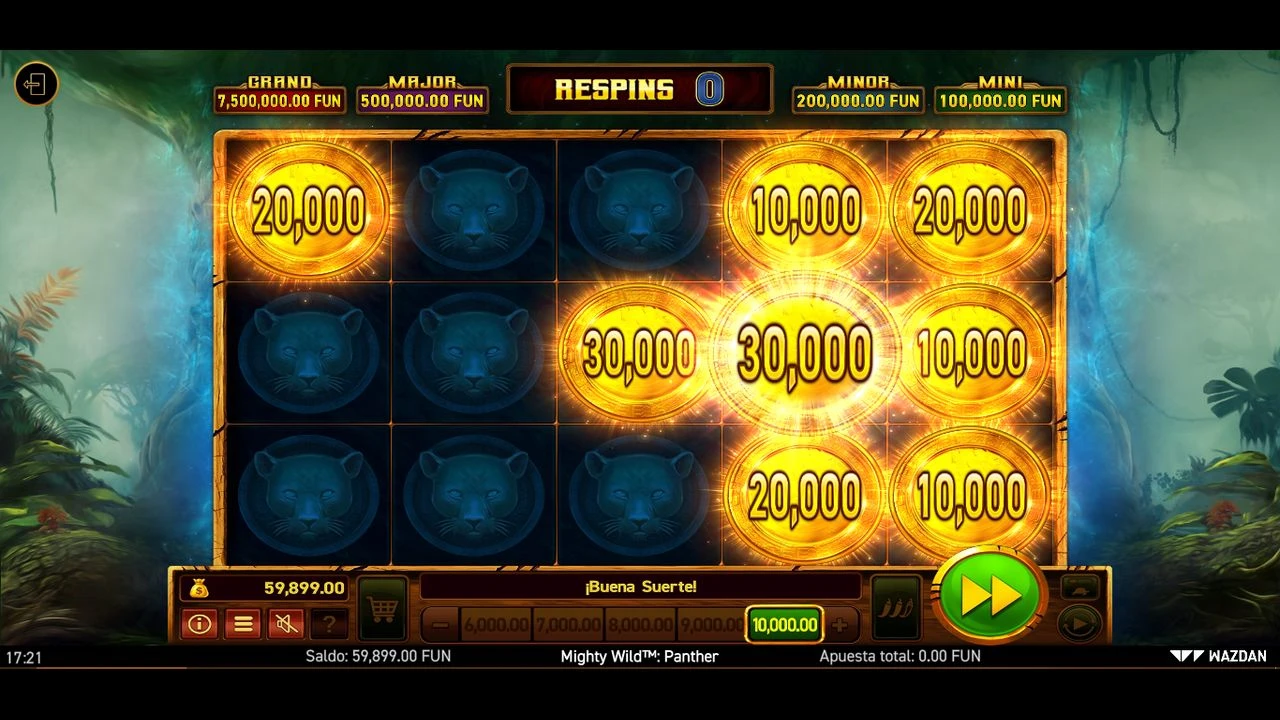
Task: Choose the 8,000.00 bet option
Action: pyautogui.click(x=641, y=625)
